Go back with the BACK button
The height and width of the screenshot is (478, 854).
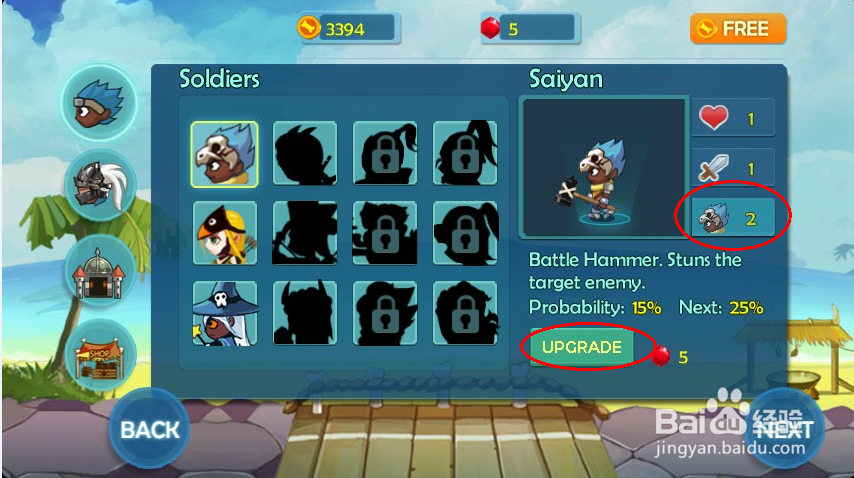[149, 429]
